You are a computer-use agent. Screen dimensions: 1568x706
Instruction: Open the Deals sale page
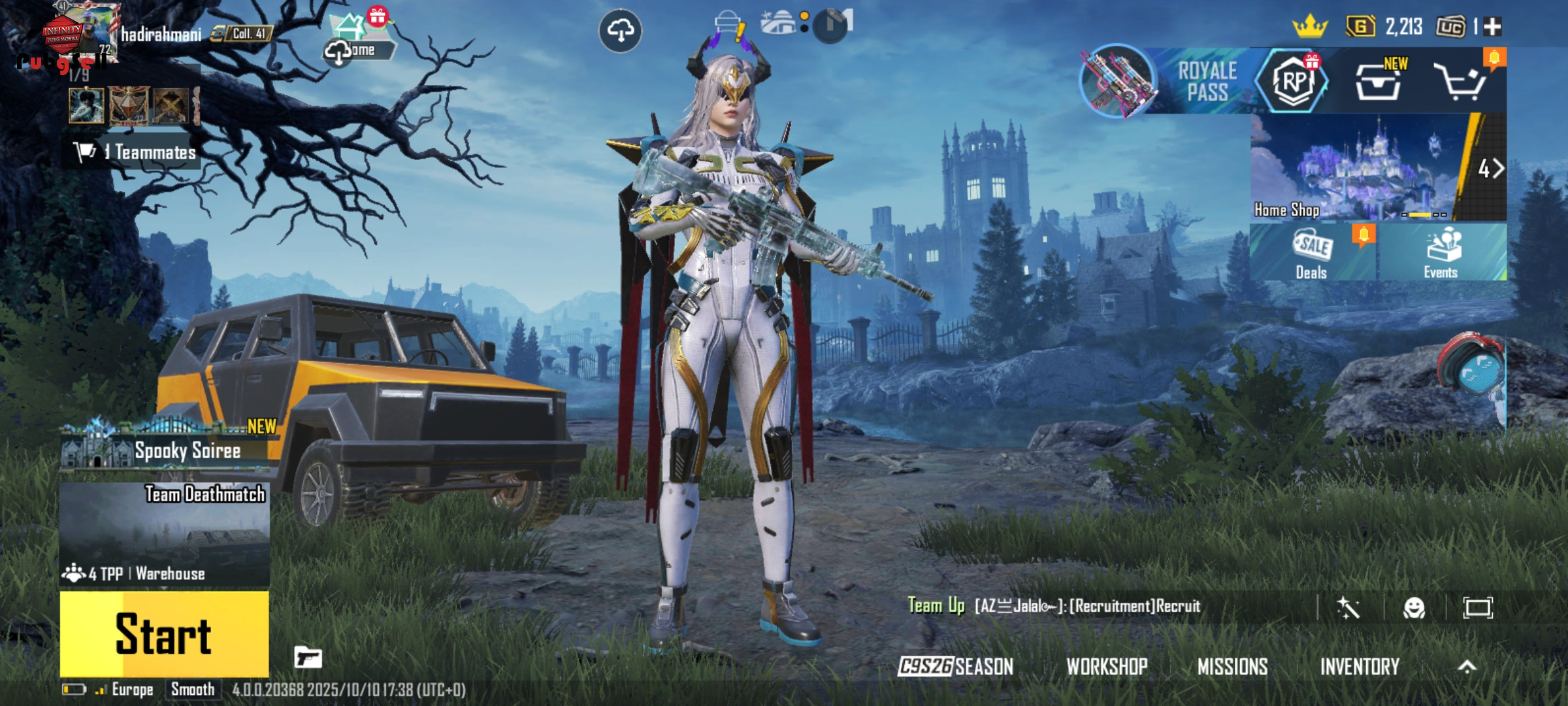pos(1312,254)
